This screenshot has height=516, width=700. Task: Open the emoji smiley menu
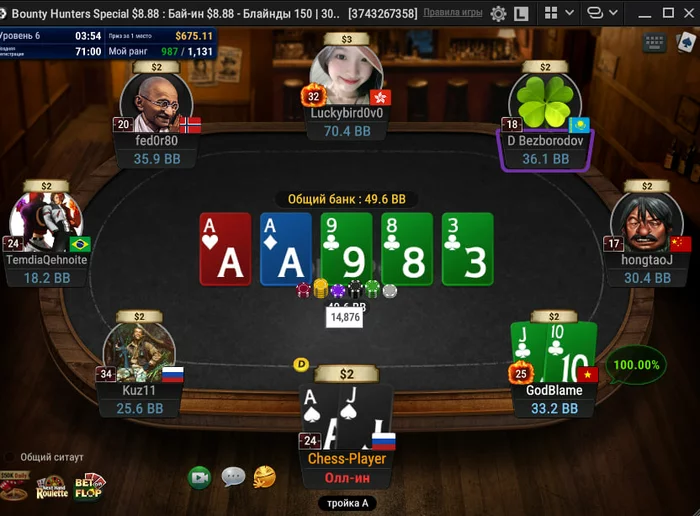click(x=265, y=477)
